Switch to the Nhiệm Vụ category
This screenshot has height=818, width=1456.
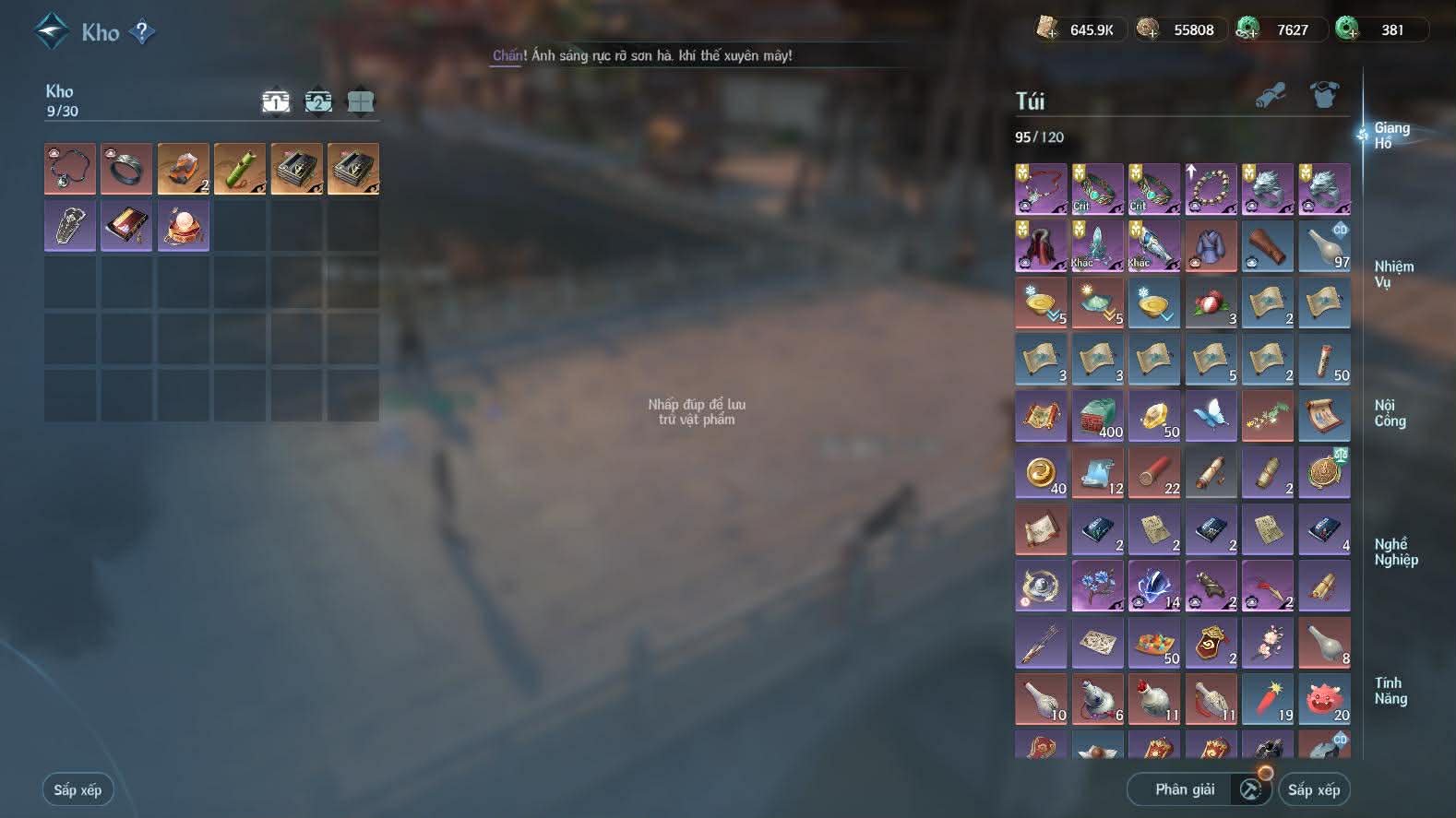(1393, 273)
